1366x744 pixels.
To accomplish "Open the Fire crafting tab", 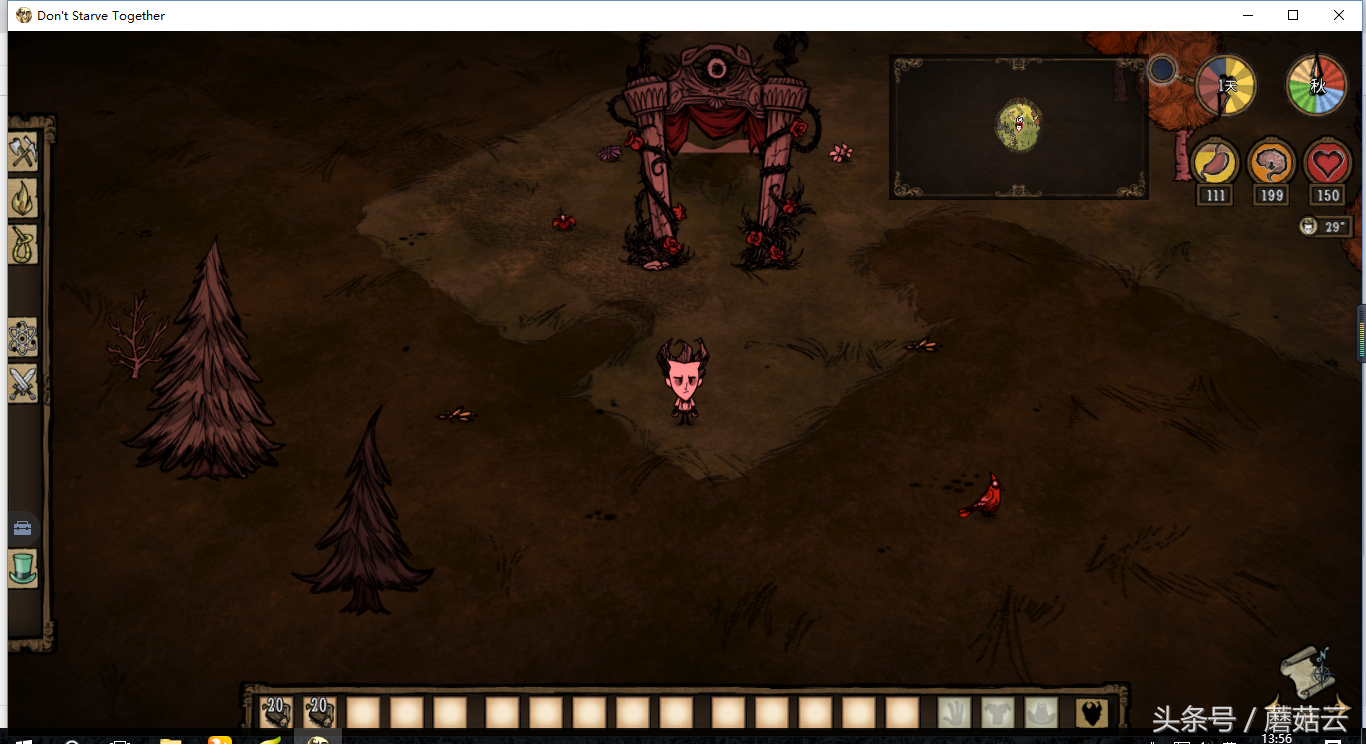I will click(23, 198).
